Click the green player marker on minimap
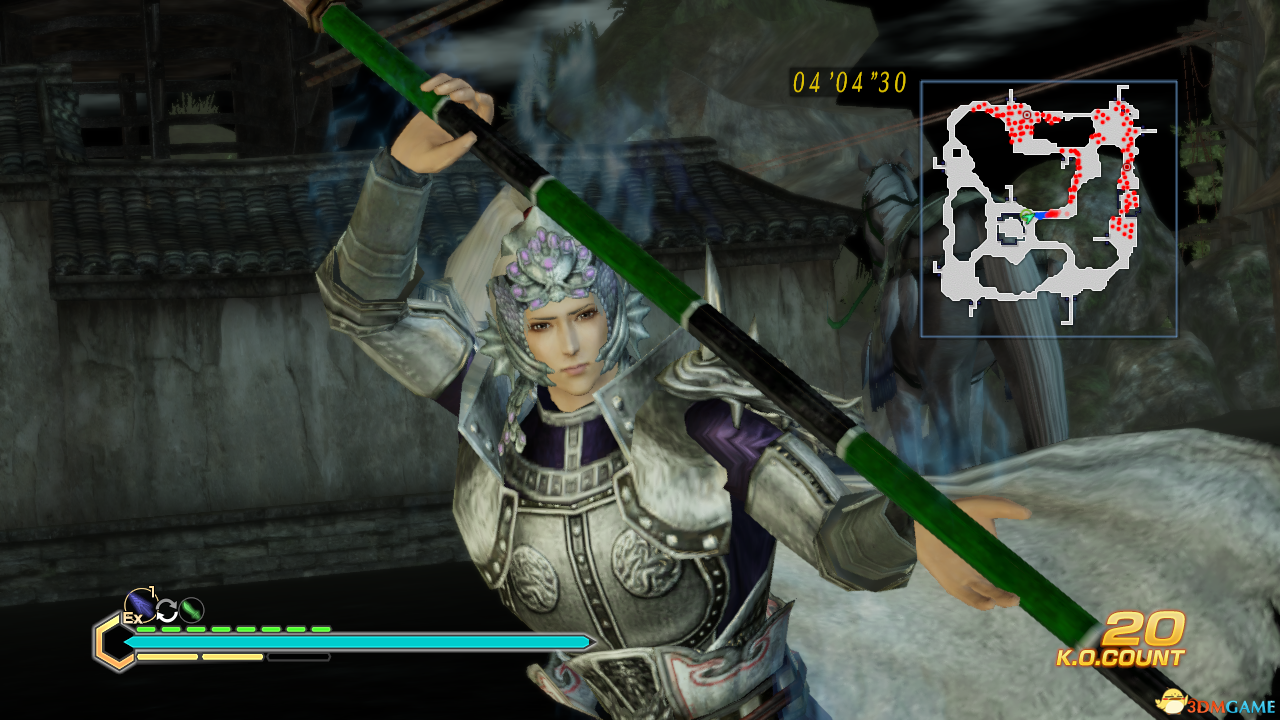1280x720 pixels. [x=1027, y=216]
